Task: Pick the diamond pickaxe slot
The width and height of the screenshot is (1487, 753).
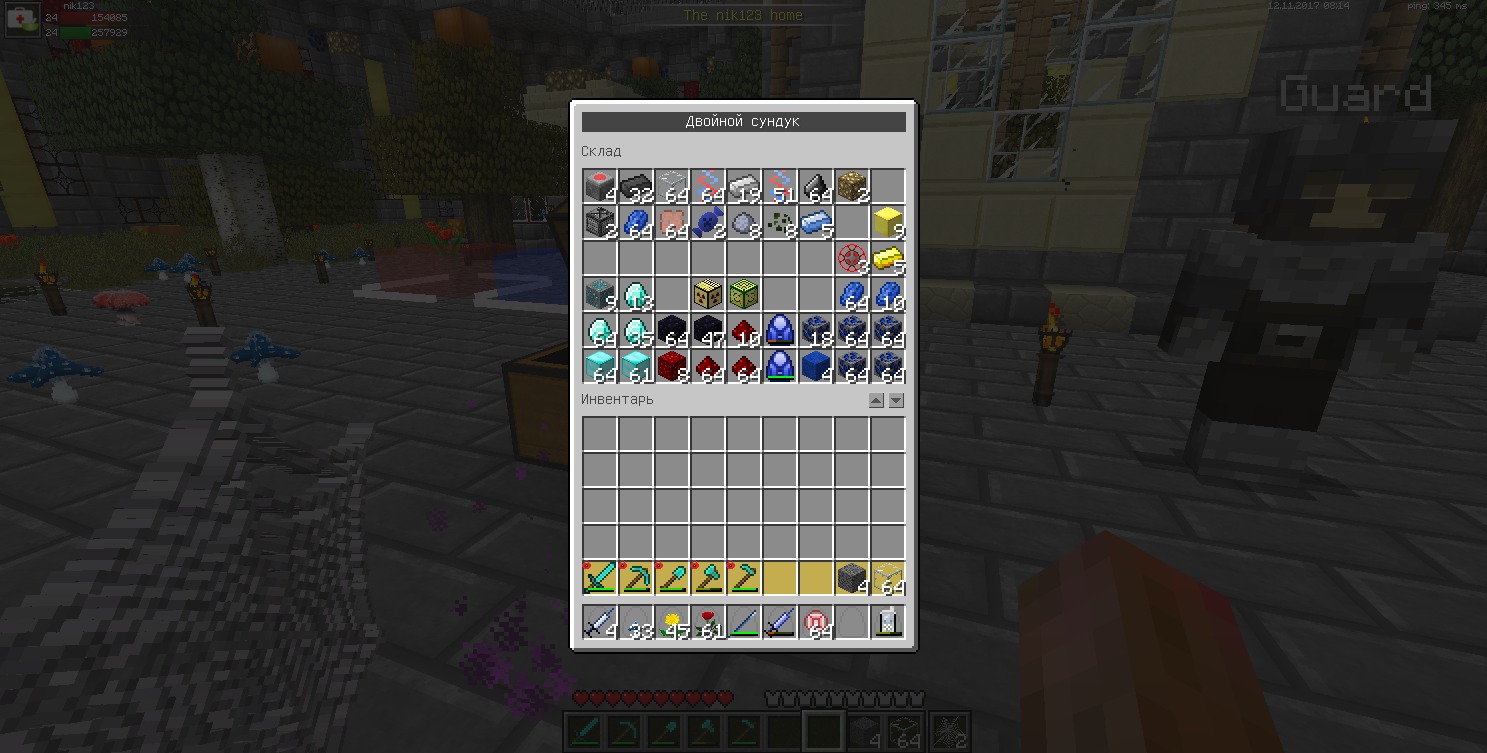Action: [x=636, y=578]
